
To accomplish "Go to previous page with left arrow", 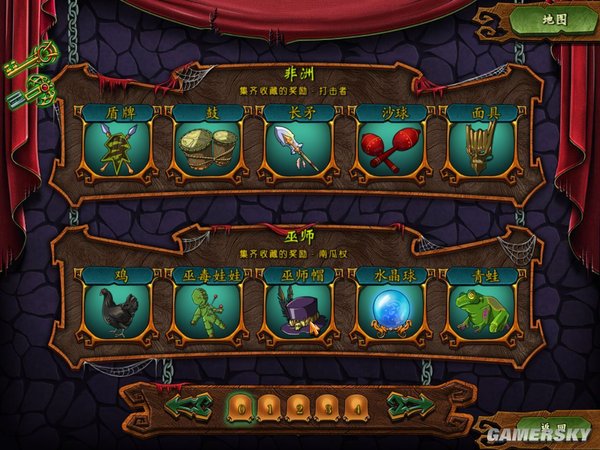I will (188, 406).
